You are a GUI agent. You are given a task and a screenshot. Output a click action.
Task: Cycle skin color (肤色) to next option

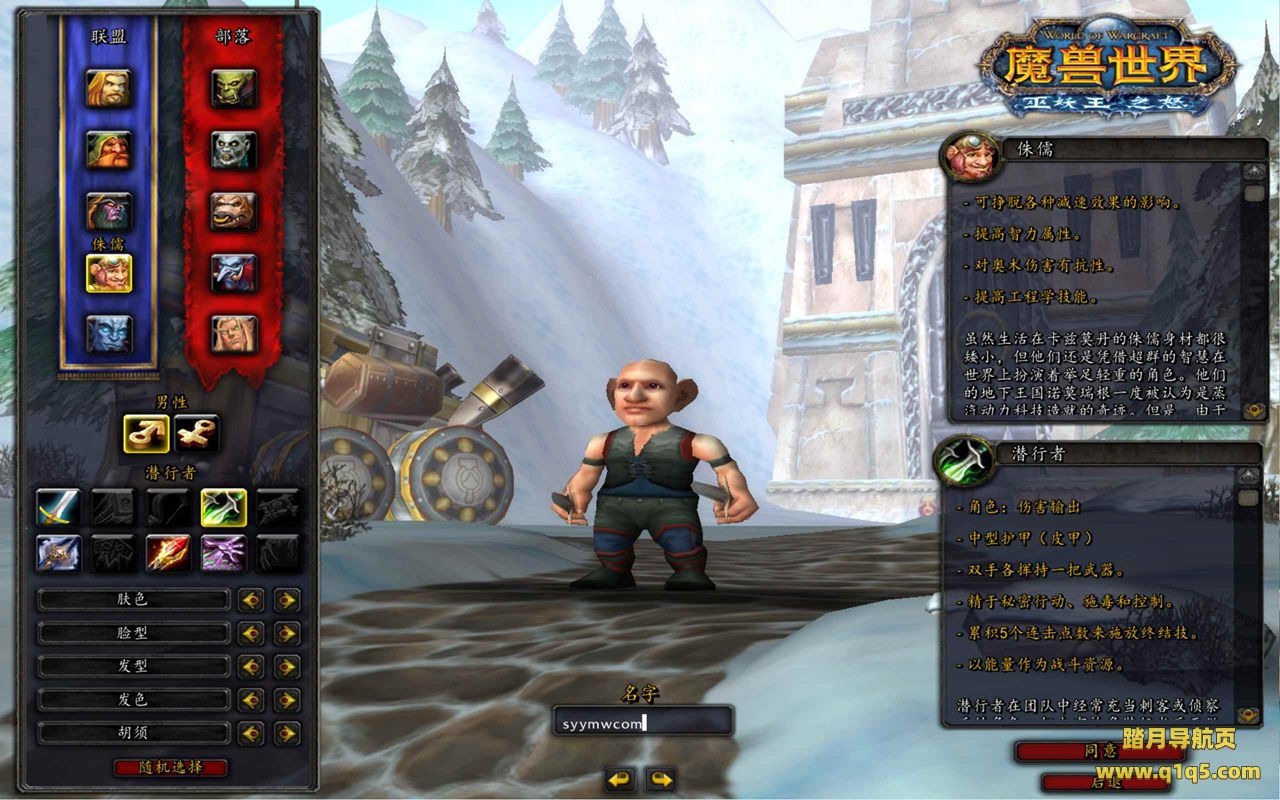pyautogui.click(x=287, y=600)
